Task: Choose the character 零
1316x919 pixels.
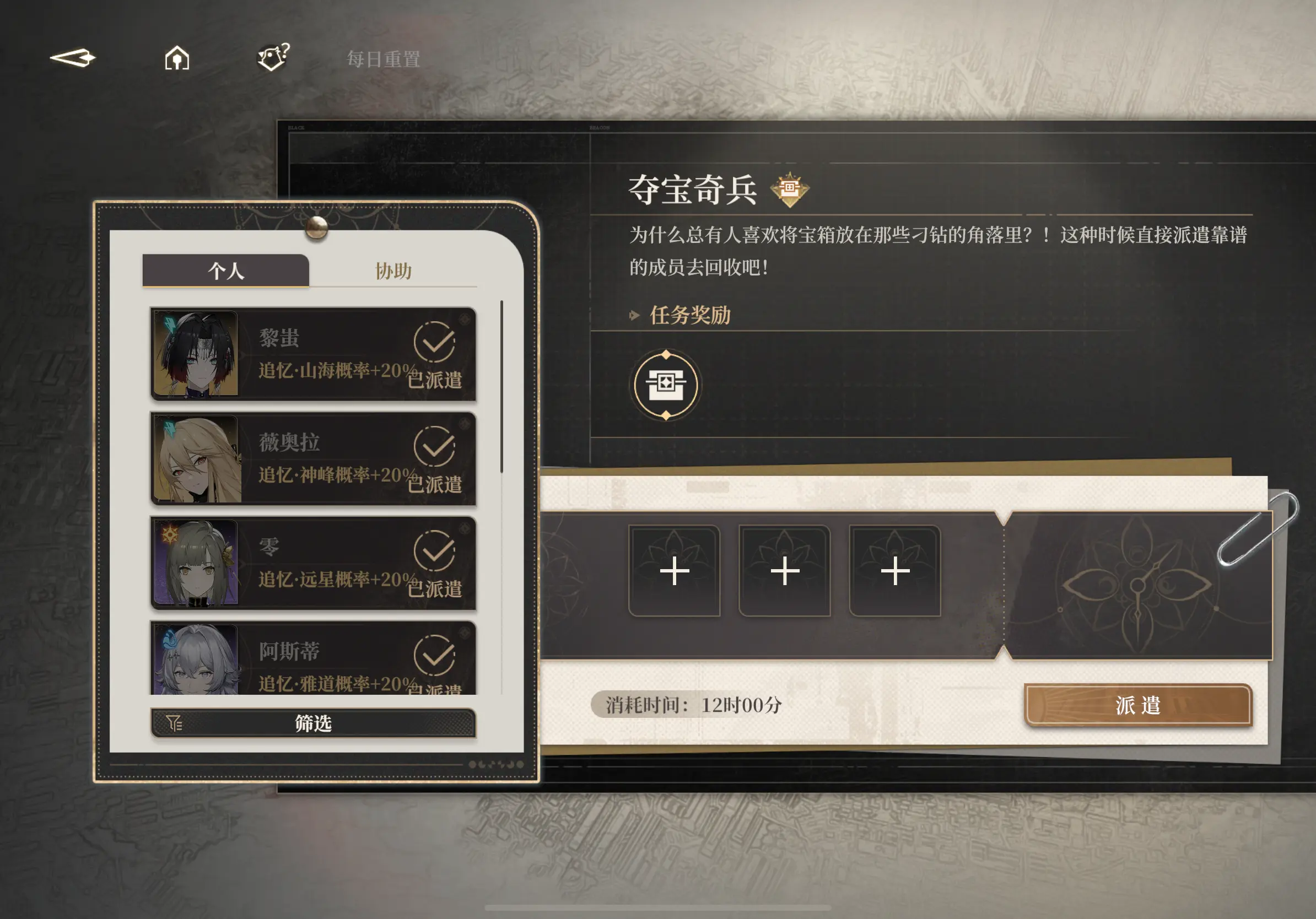Action: tap(313, 563)
